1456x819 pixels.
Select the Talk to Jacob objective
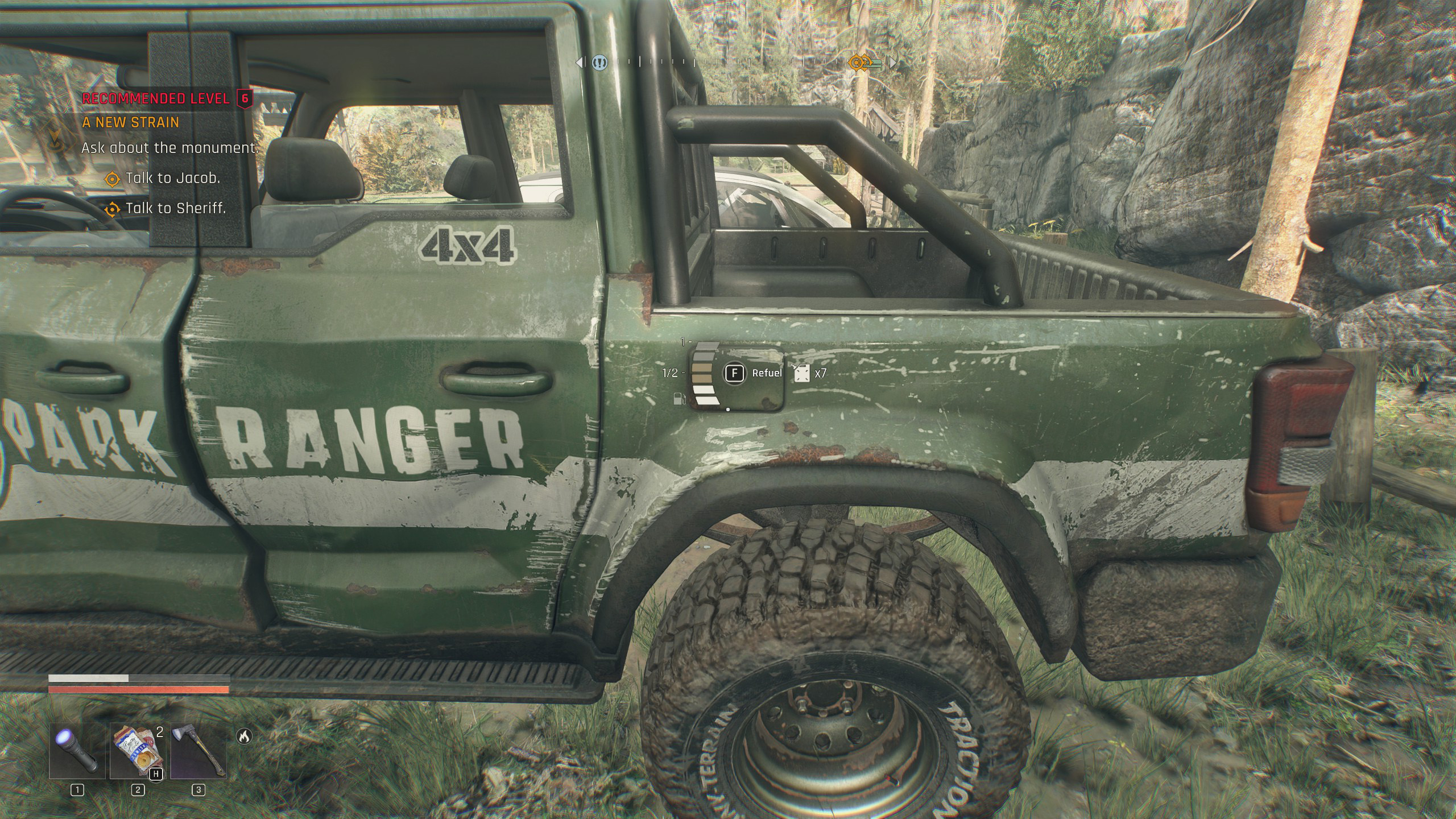pyautogui.click(x=172, y=178)
